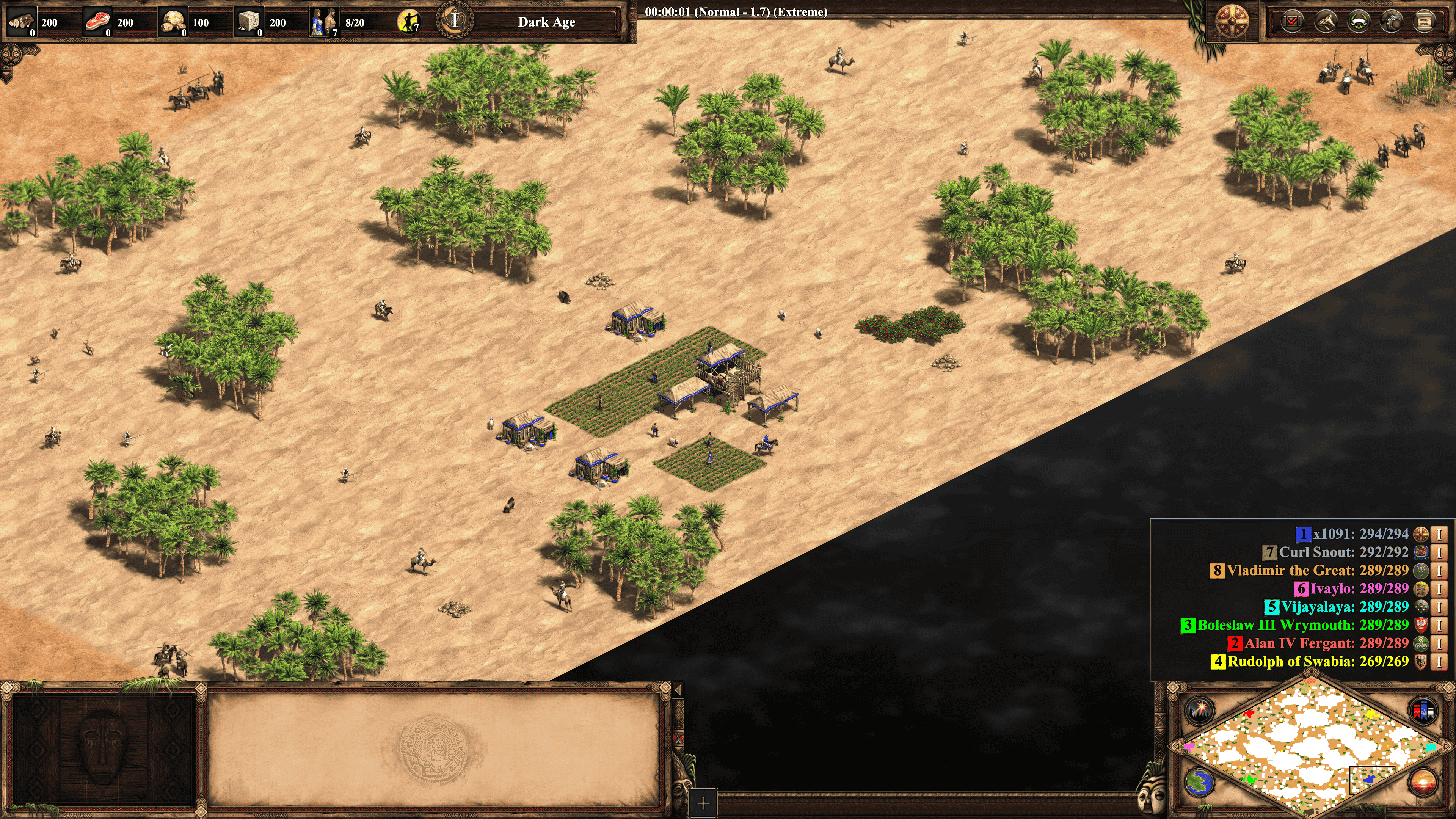The width and height of the screenshot is (1456, 819).
Task: Select Rudolph of Swabia in scoreboard
Action: (x=1317, y=661)
